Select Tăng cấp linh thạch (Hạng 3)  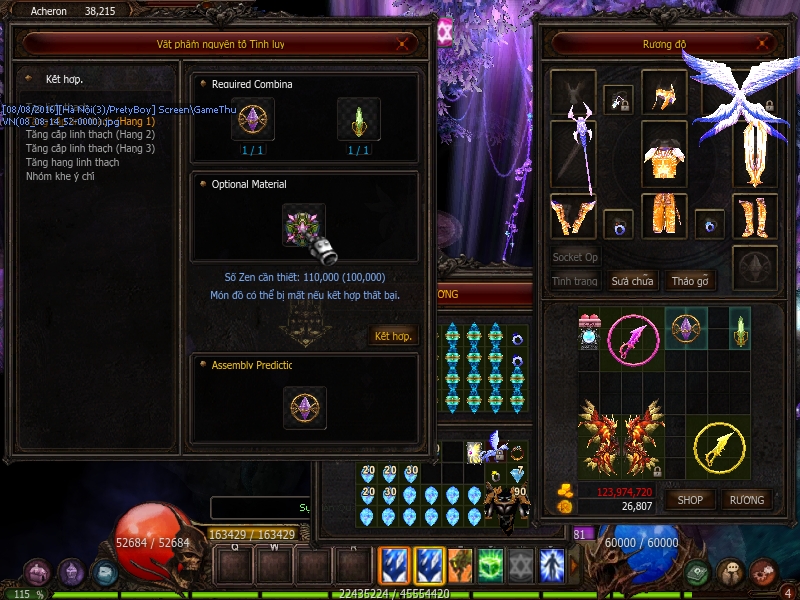pos(90,148)
